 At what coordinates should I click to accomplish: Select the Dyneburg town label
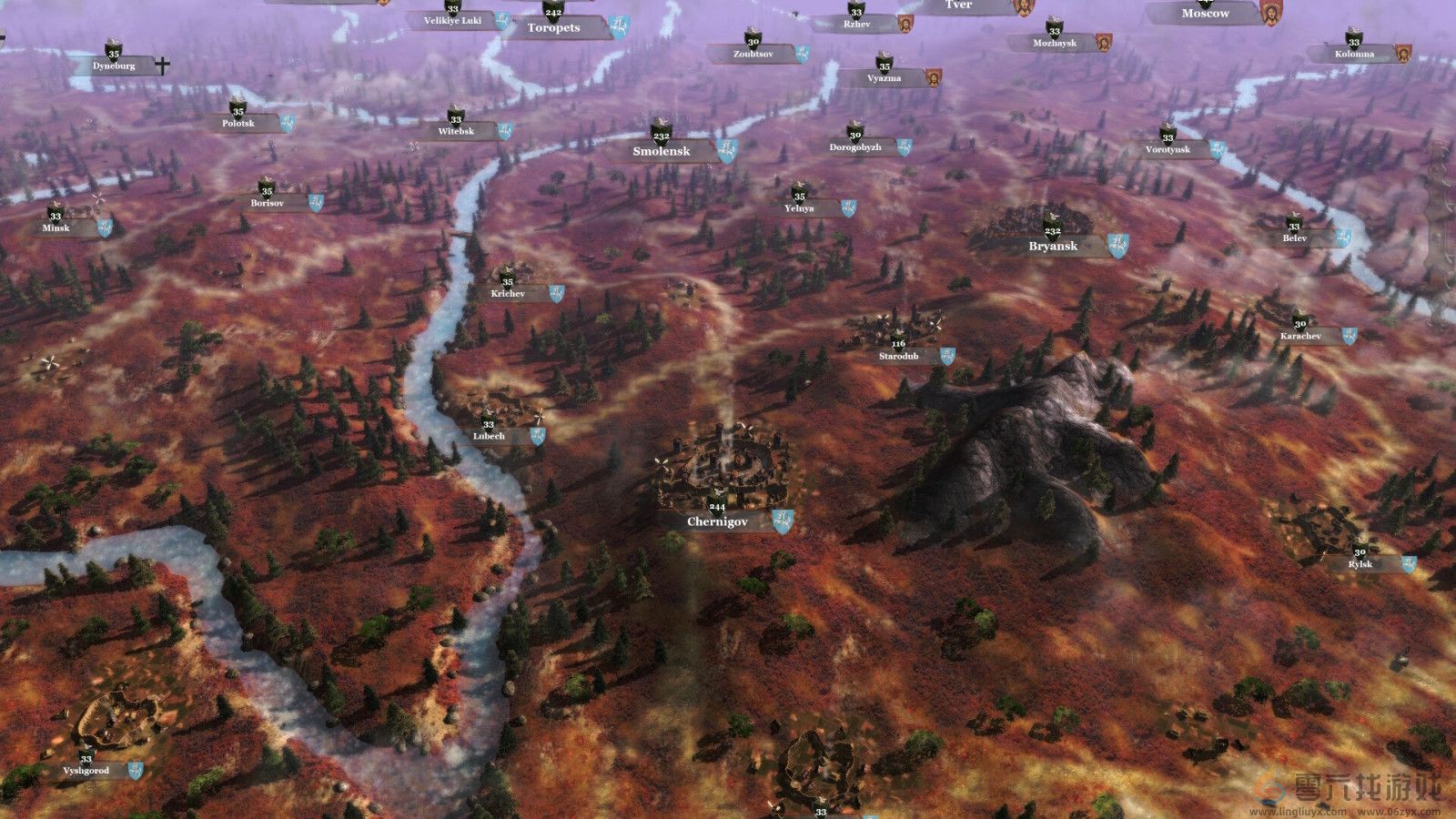click(x=114, y=66)
